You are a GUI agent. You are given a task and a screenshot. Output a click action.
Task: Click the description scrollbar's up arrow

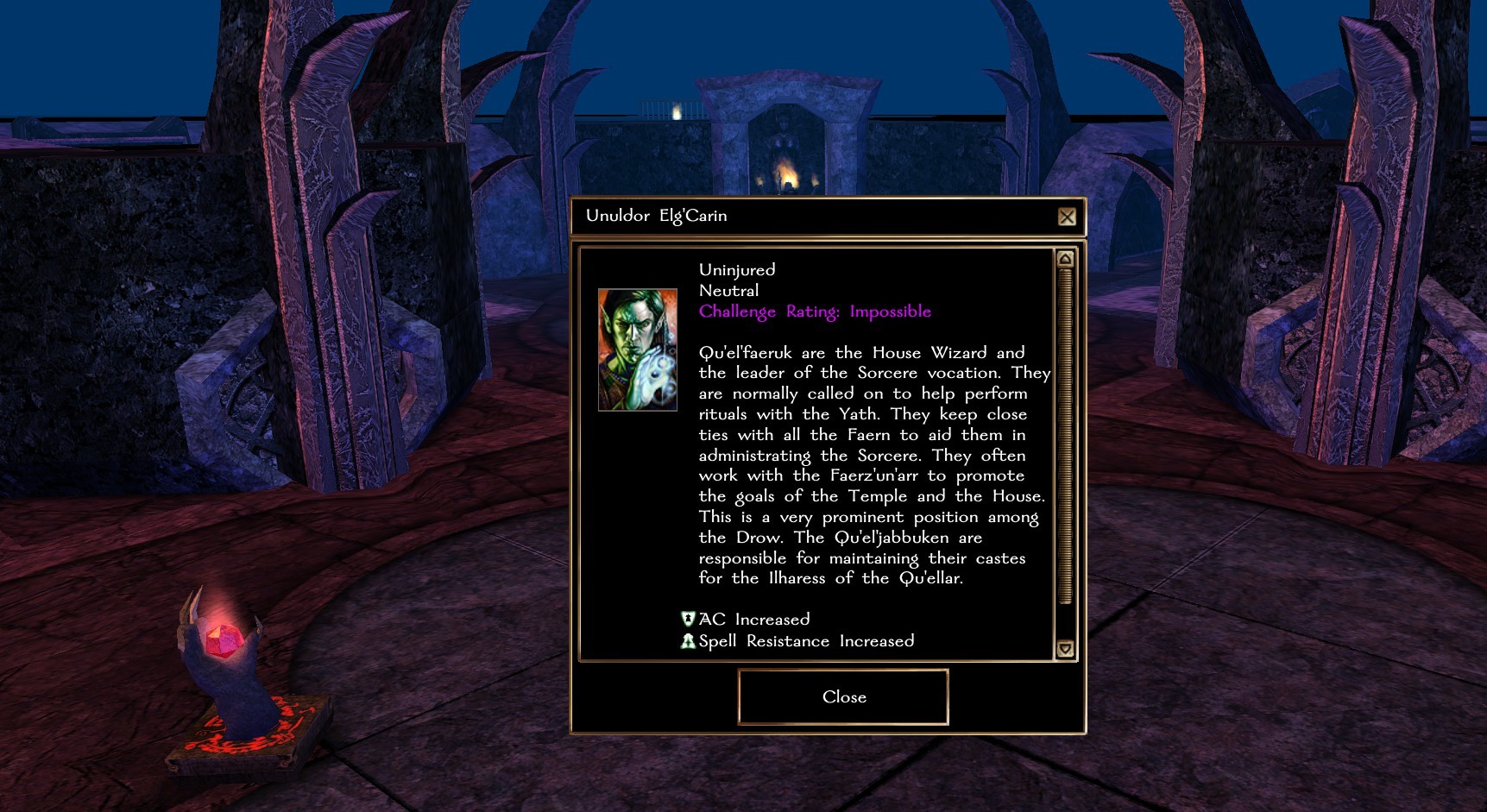pyautogui.click(x=1065, y=259)
